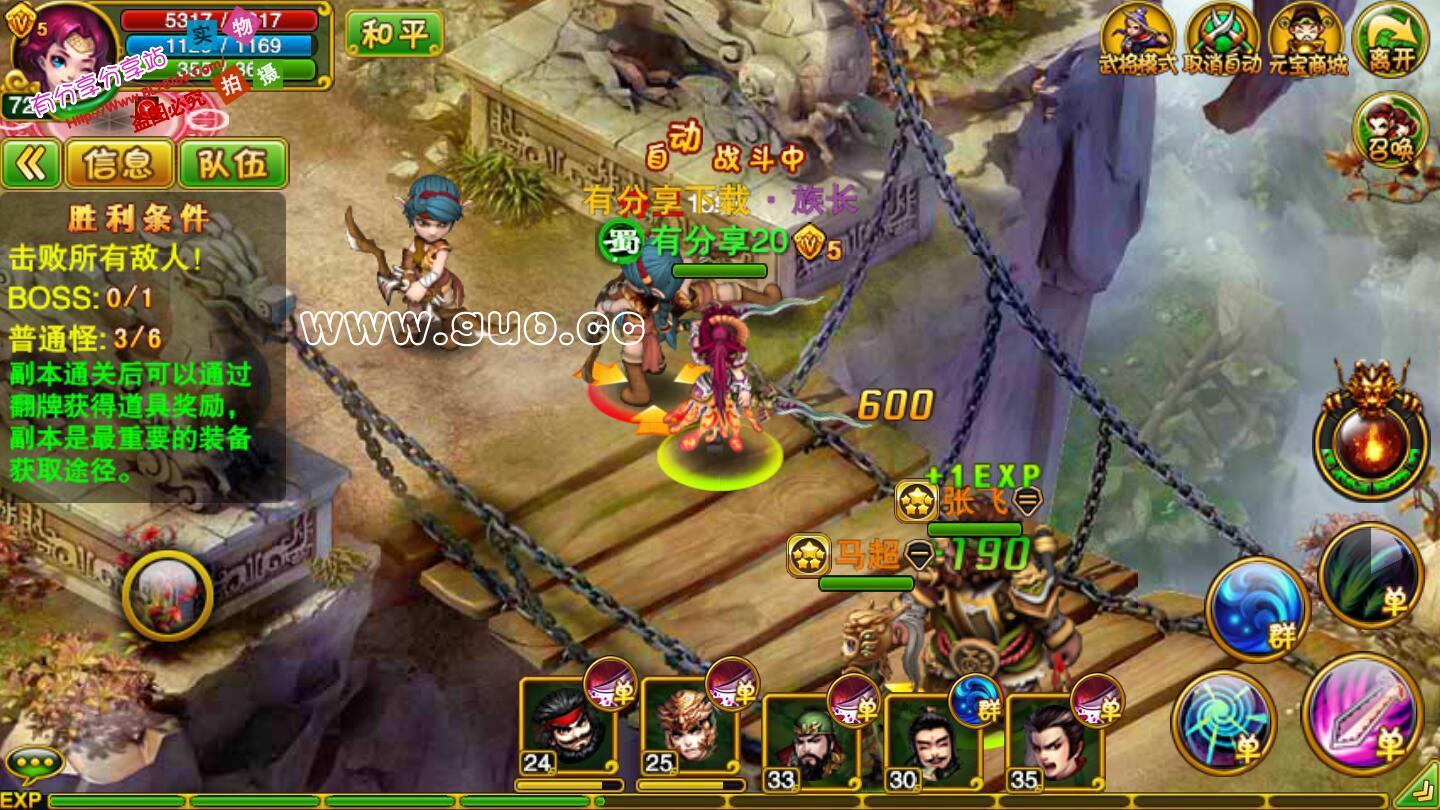The height and width of the screenshot is (810, 1440).
Task: Open the 队伍 team tab
Action: tap(233, 164)
